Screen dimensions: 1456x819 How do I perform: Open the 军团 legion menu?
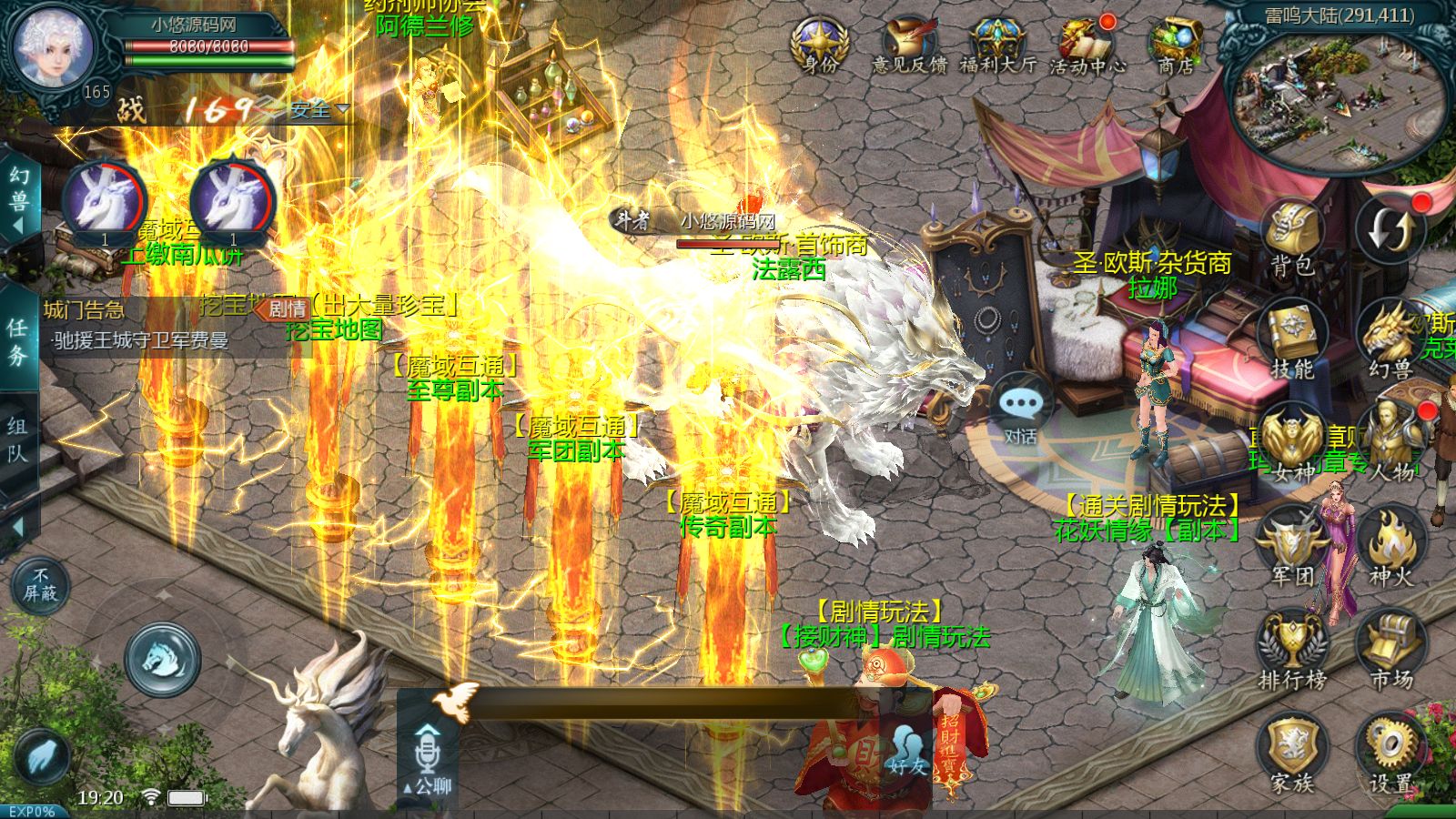1292,548
